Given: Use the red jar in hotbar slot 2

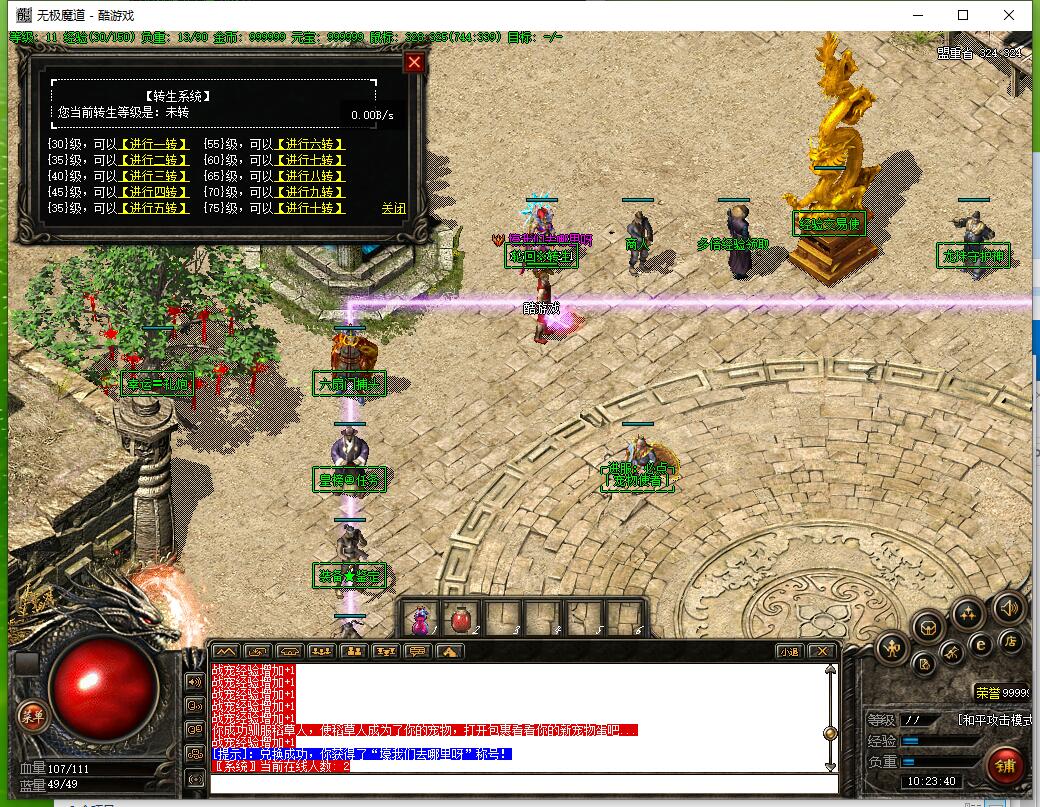Looking at the screenshot, I should 461,619.
